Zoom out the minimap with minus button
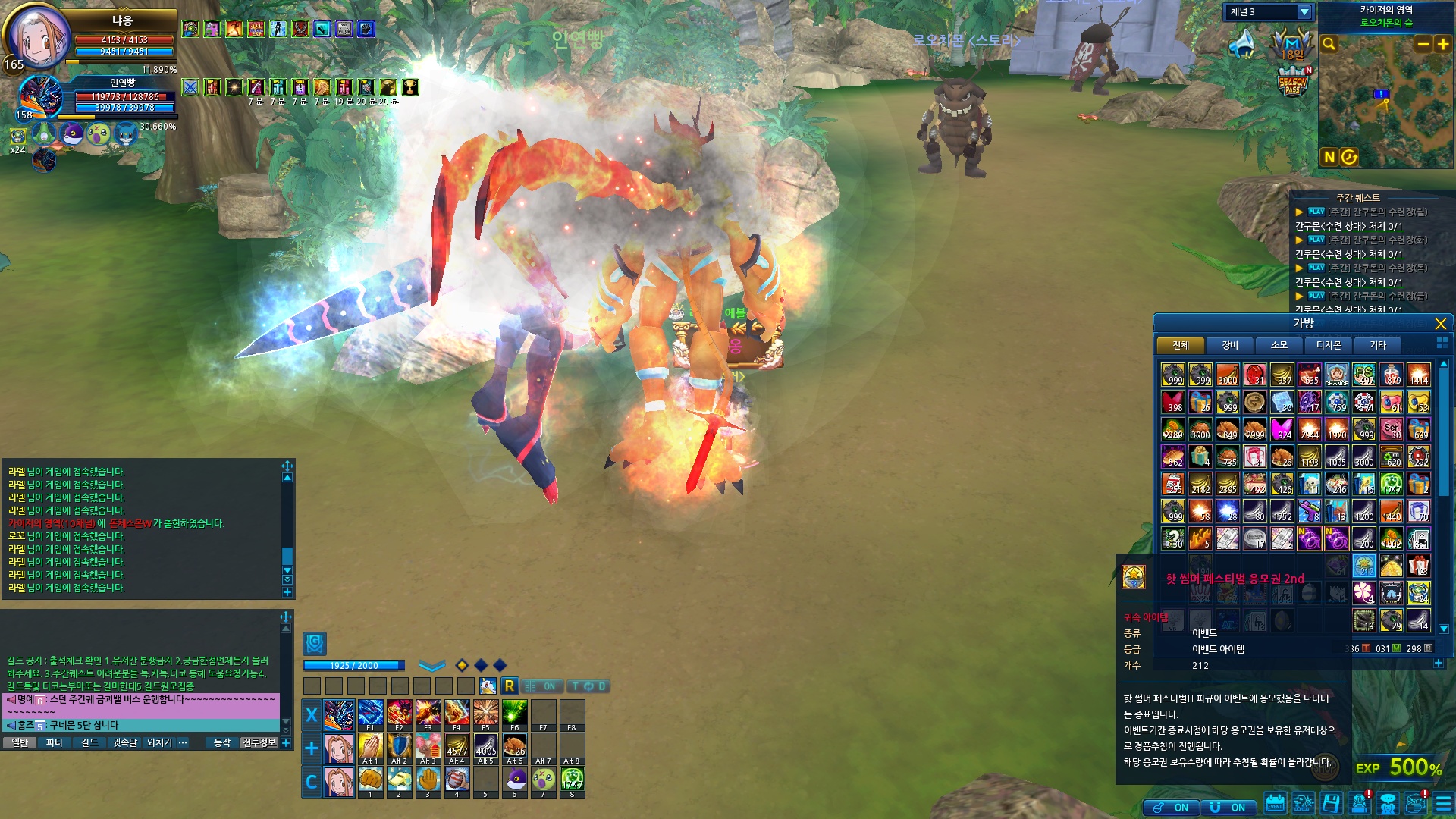The image size is (1456, 819). click(x=1423, y=44)
